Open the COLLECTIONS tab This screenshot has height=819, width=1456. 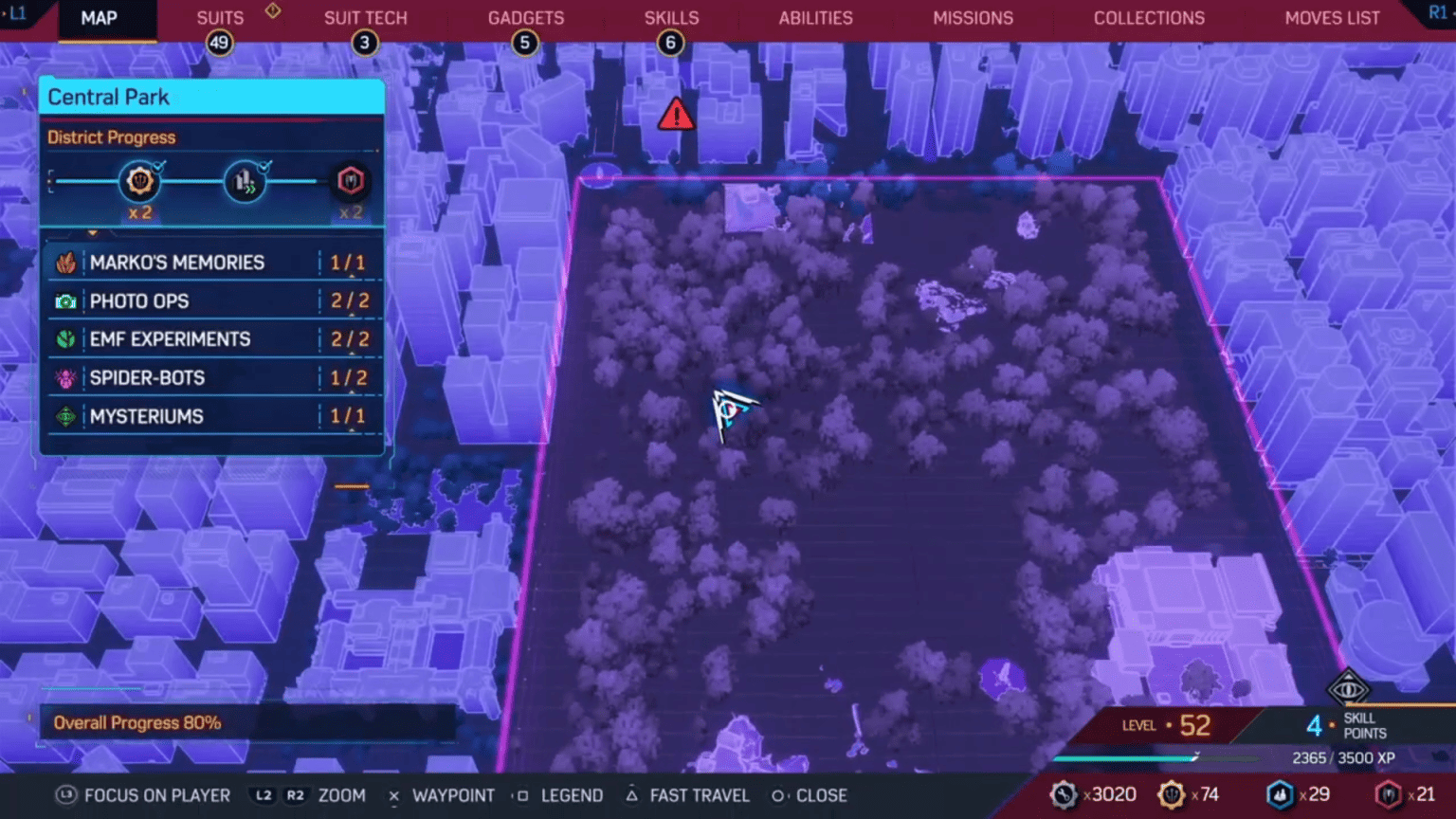[x=1149, y=17]
